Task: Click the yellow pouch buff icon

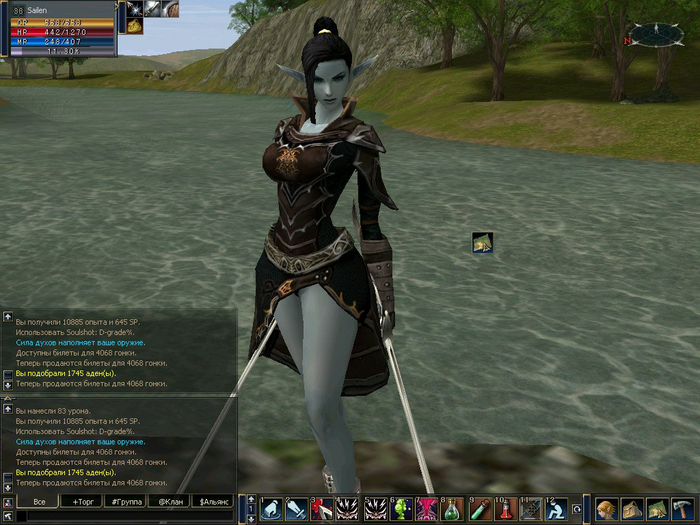Action: point(134,27)
